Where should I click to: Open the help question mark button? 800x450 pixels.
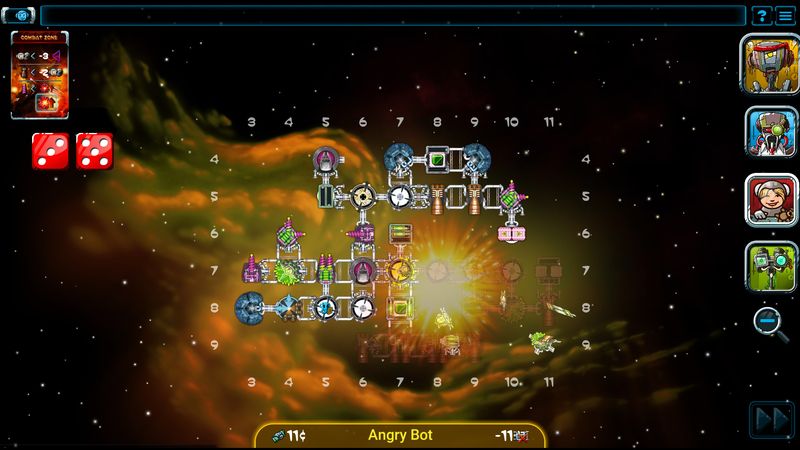click(761, 16)
